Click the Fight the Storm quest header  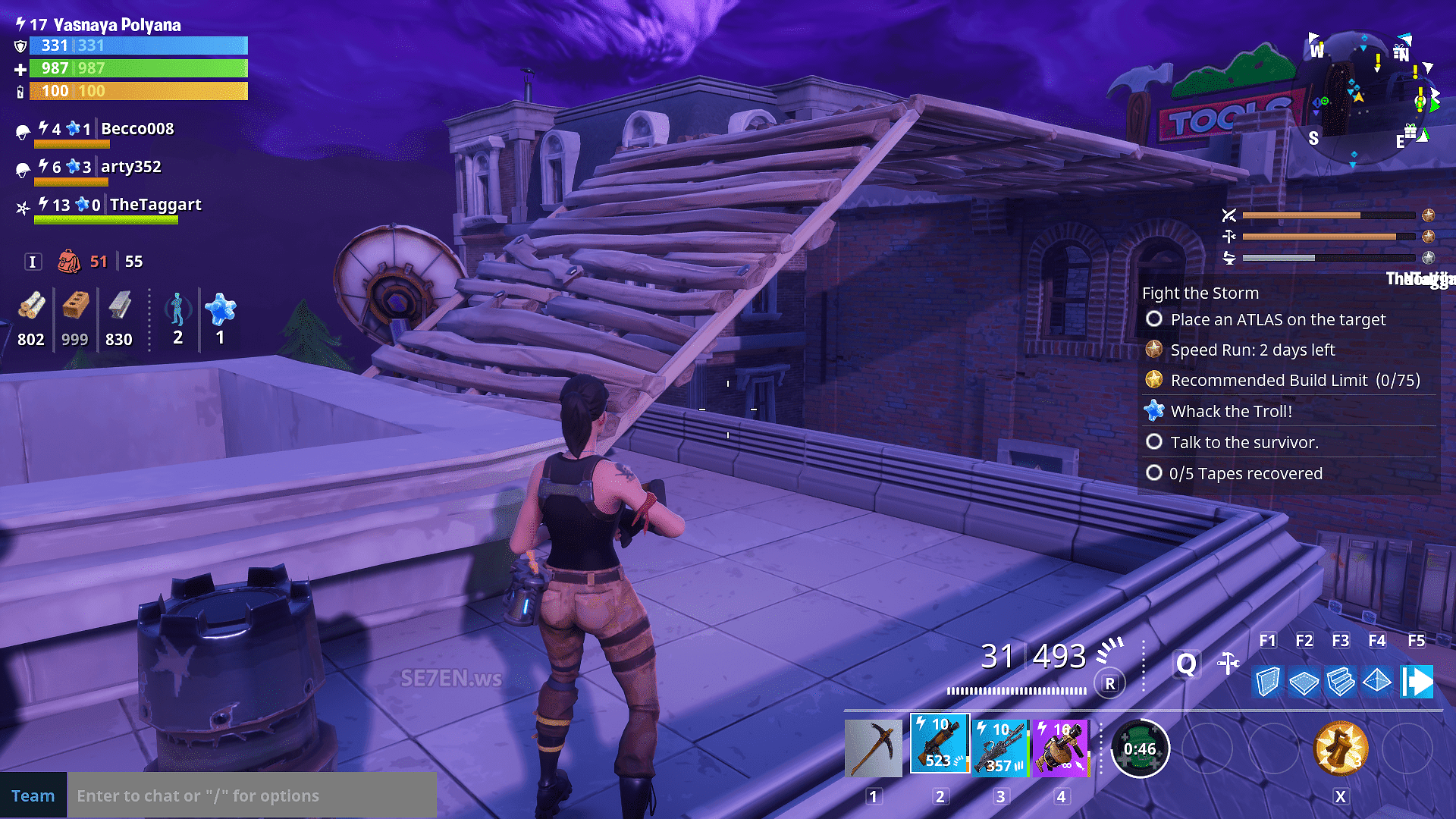tap(1200, 293)
